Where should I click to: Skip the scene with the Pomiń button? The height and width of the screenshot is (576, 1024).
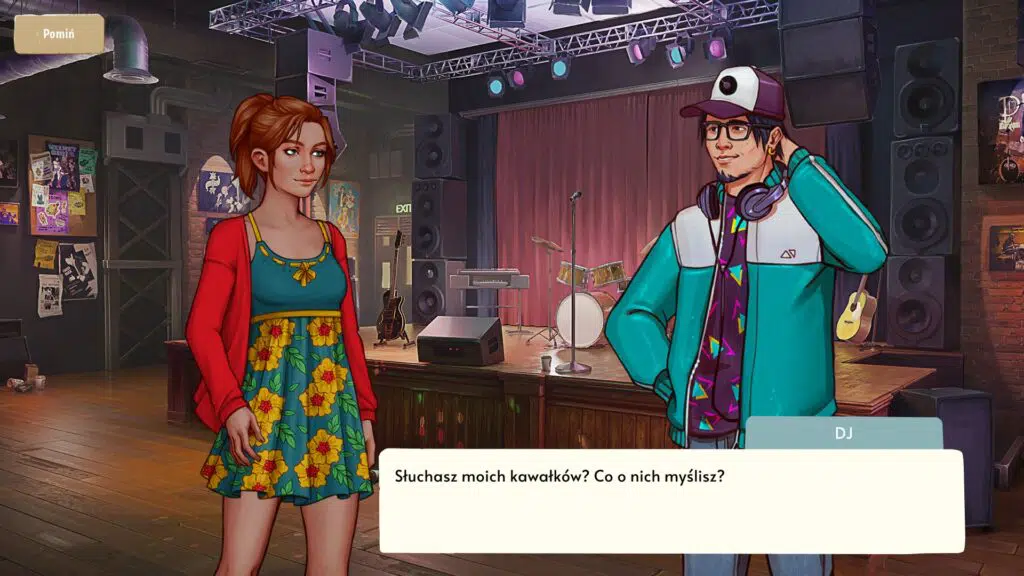click(59, 34)
